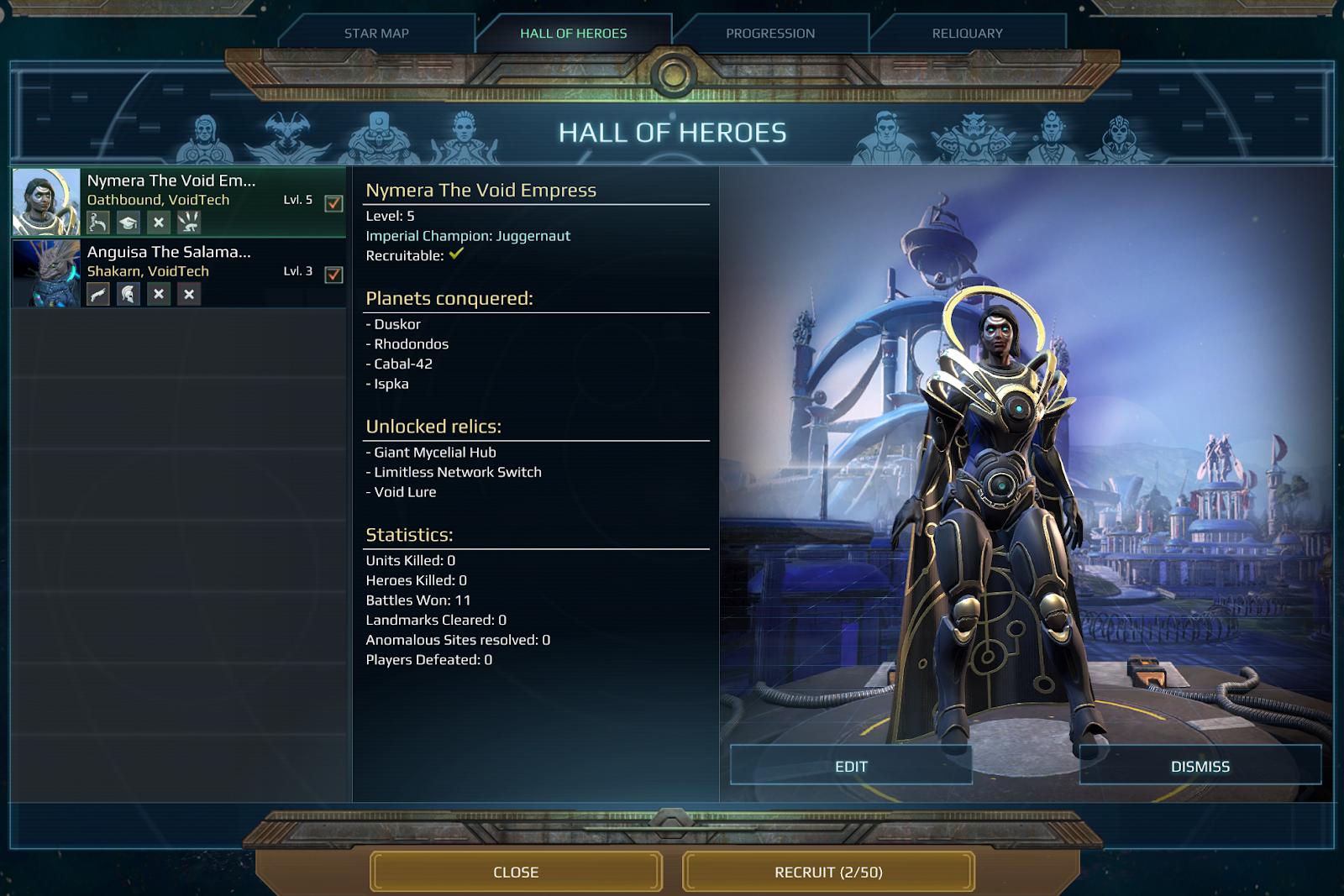Dismiss Nymera from the hall
The height and width of the screenshot is (896, 1344).
(1200, 766)
